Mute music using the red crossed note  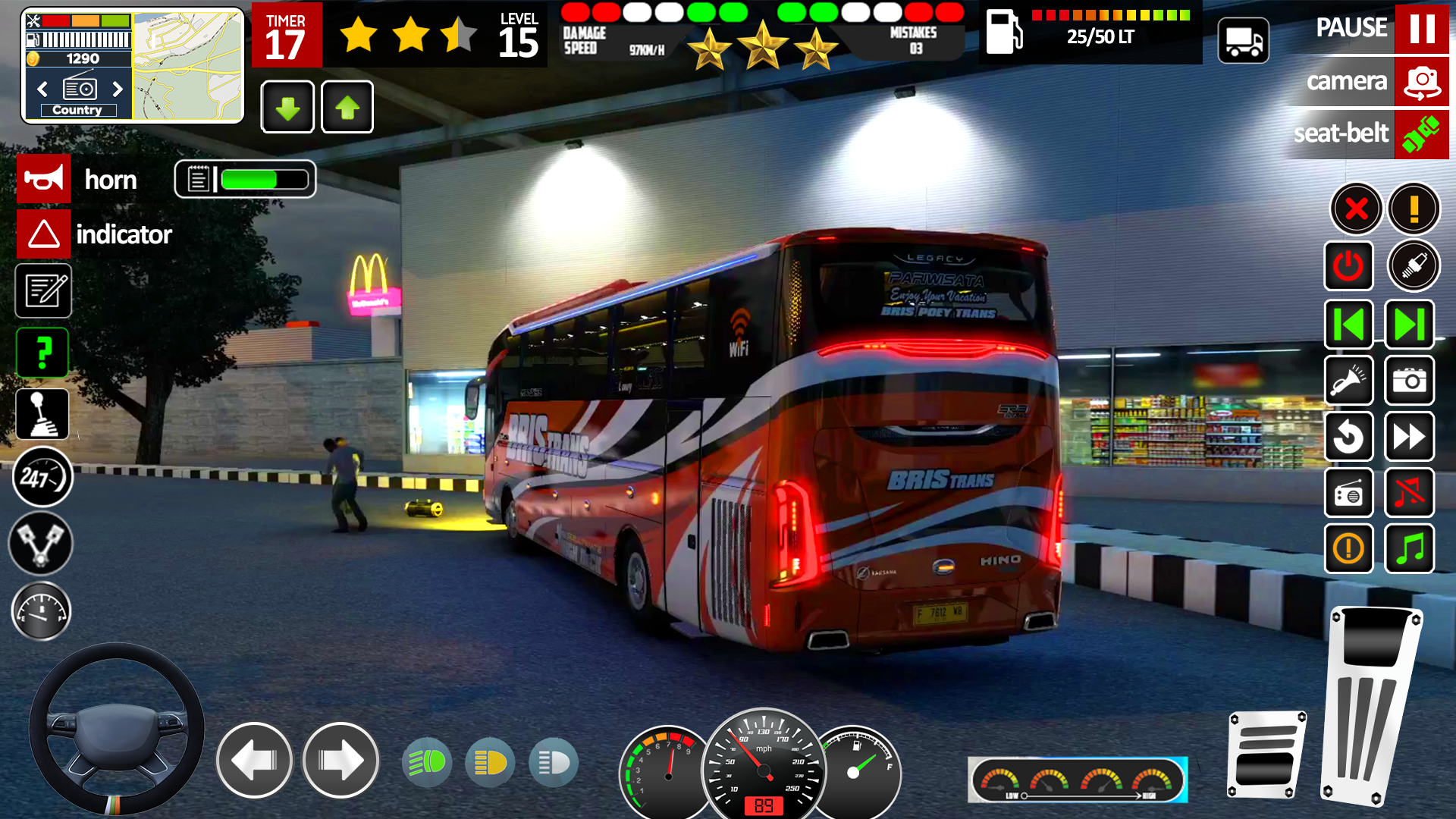coord(1409,493)
